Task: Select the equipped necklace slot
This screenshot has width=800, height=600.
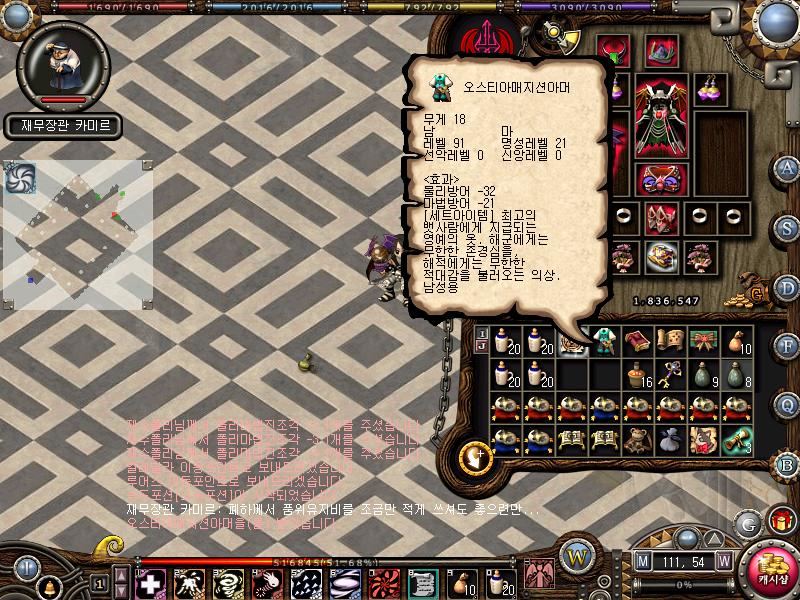Action: tap(612, 51)
